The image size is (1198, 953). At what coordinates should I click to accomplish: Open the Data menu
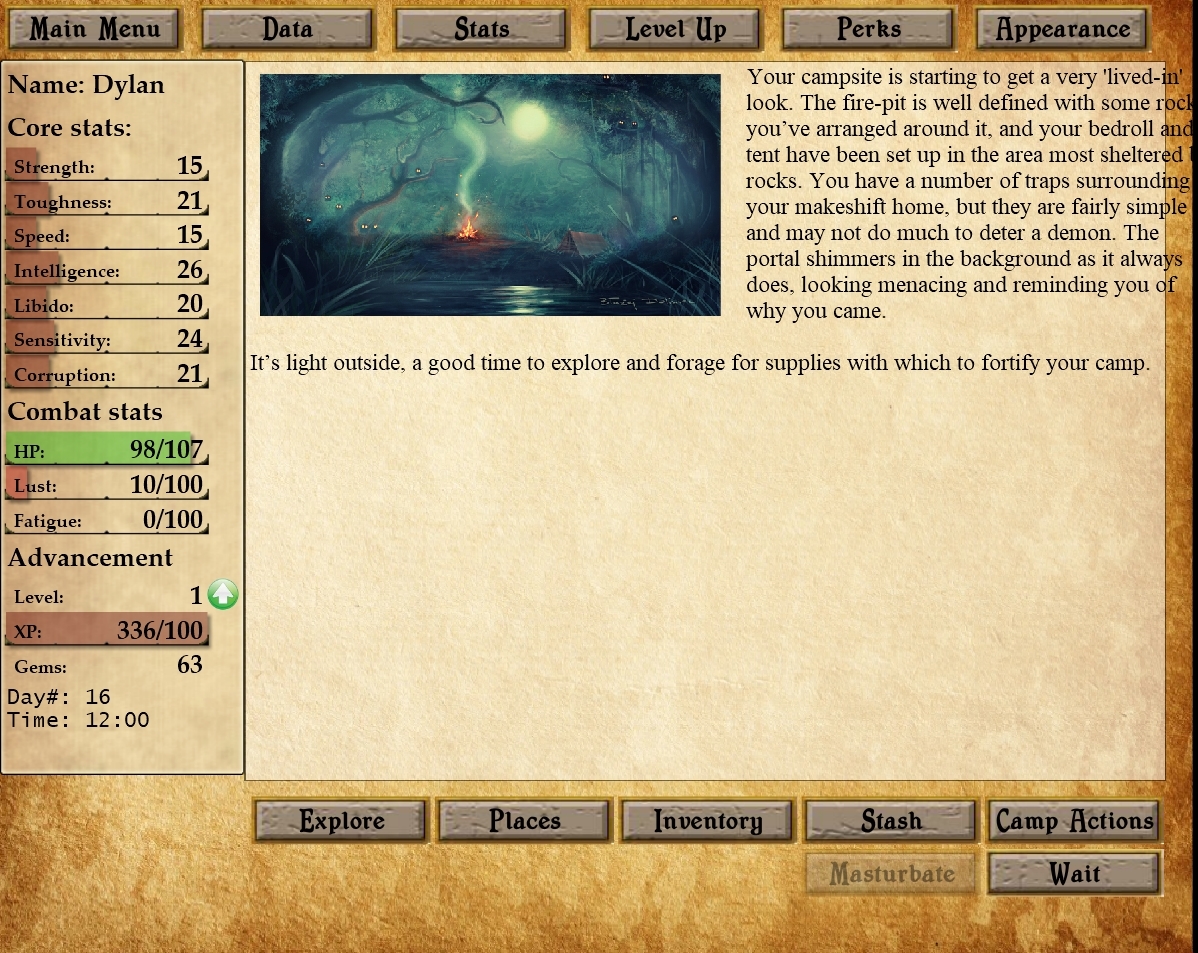[287, 29]
